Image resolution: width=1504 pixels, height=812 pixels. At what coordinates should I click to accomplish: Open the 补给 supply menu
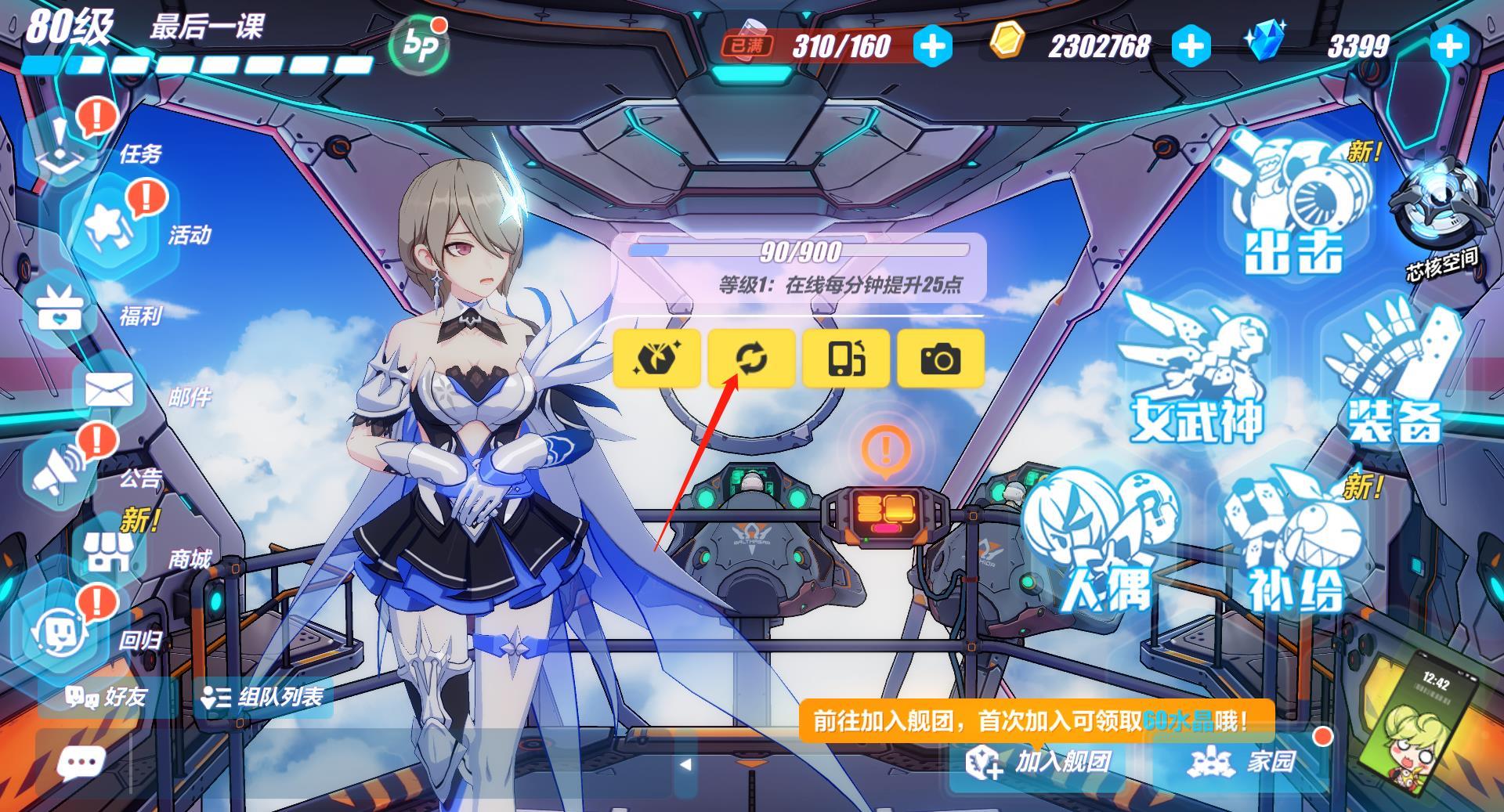click(1296, 548)
